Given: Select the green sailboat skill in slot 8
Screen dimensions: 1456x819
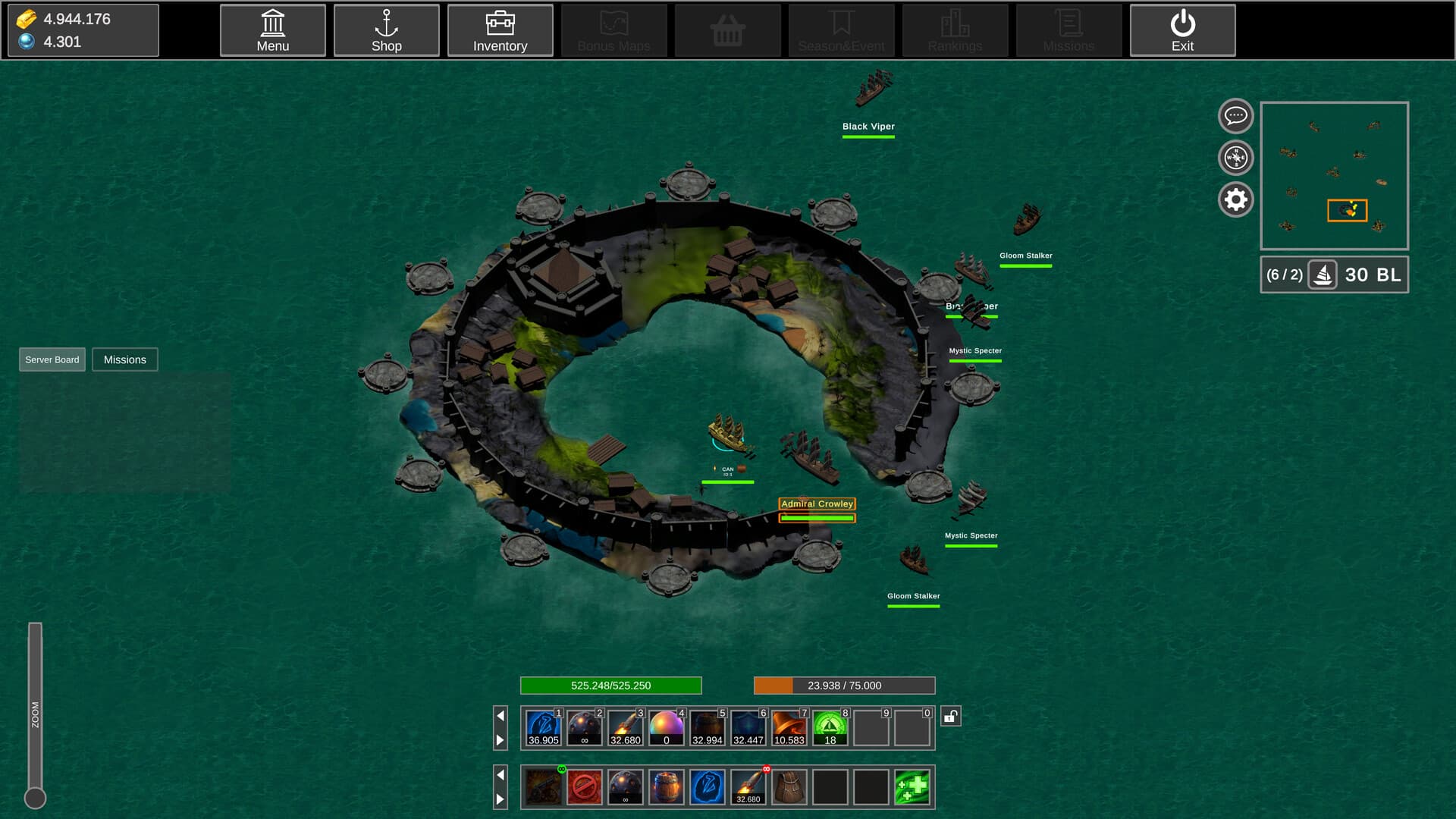Looking at the screenshot, I should tap(830, 726).
